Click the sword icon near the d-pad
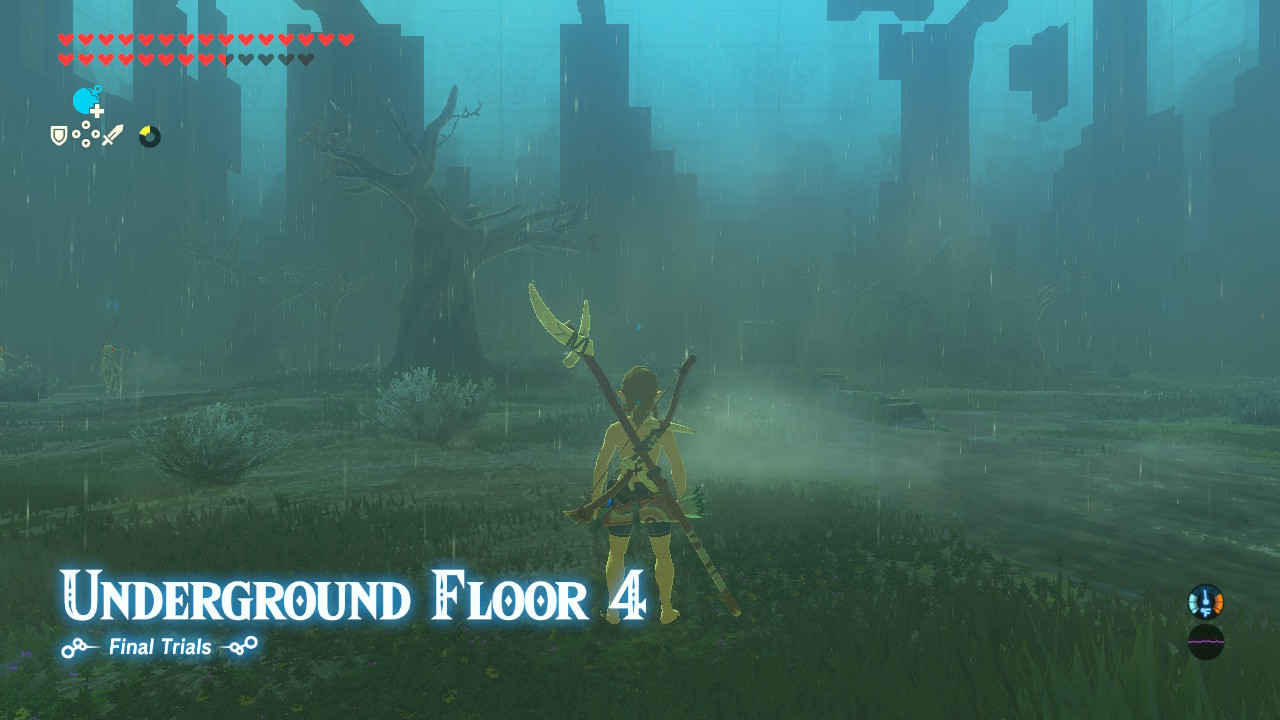1280x720 pixels. coord(113,134)
